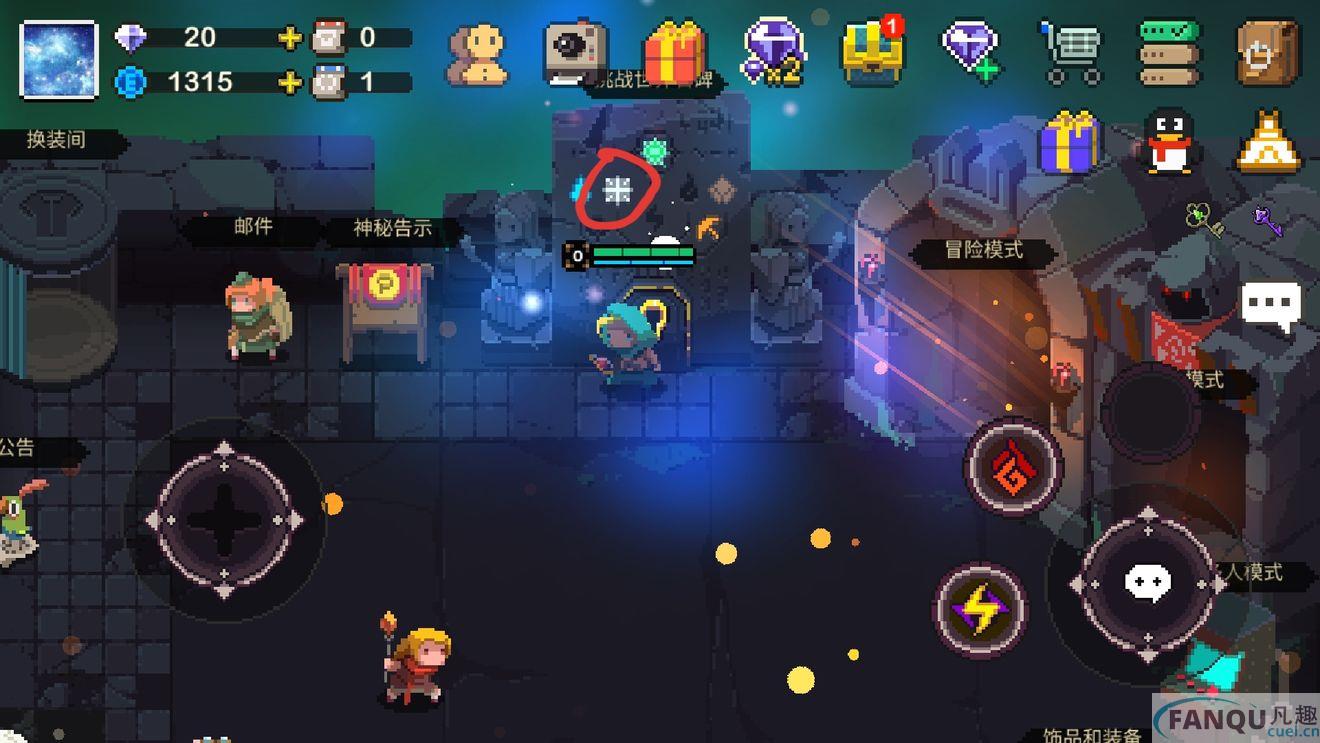Image resolution: width=1320 pixels, height=743 pixels.
Task: Activate the yellow lightning bolt skill
Action: tap(980, 609)
